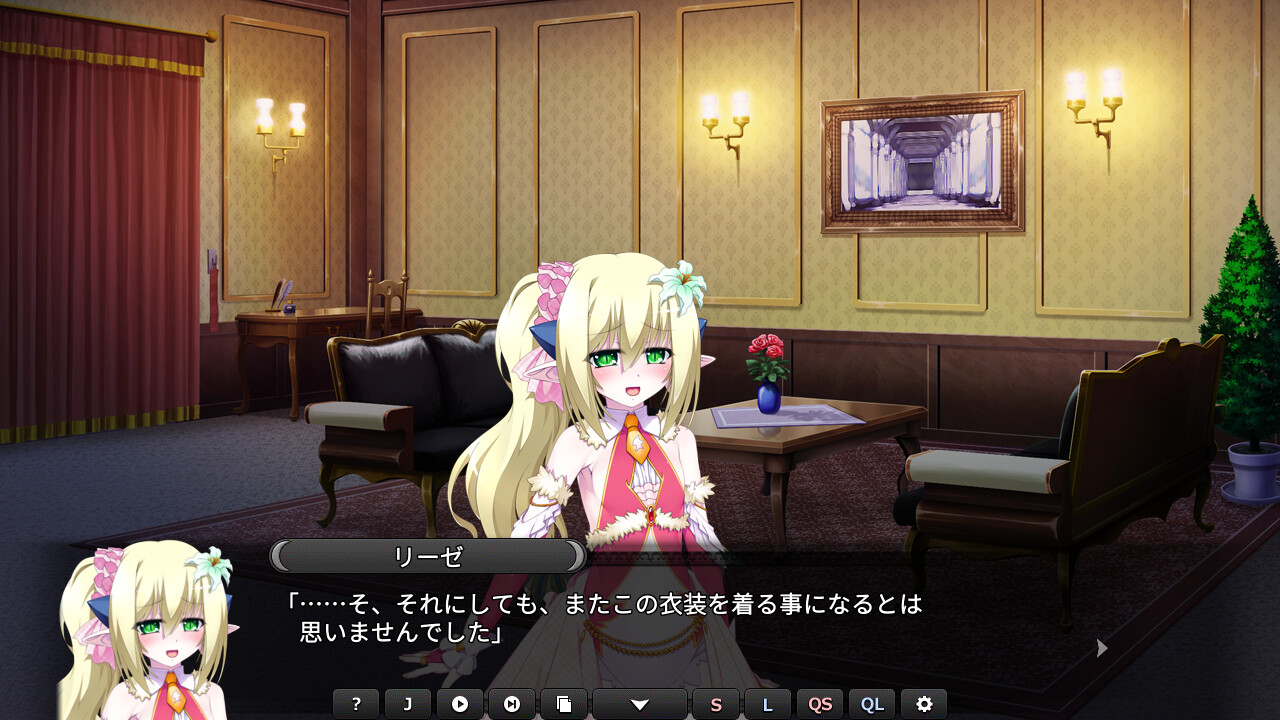
Task: Advance the story using the blinking next arrow
Action: coord(1100,648)
